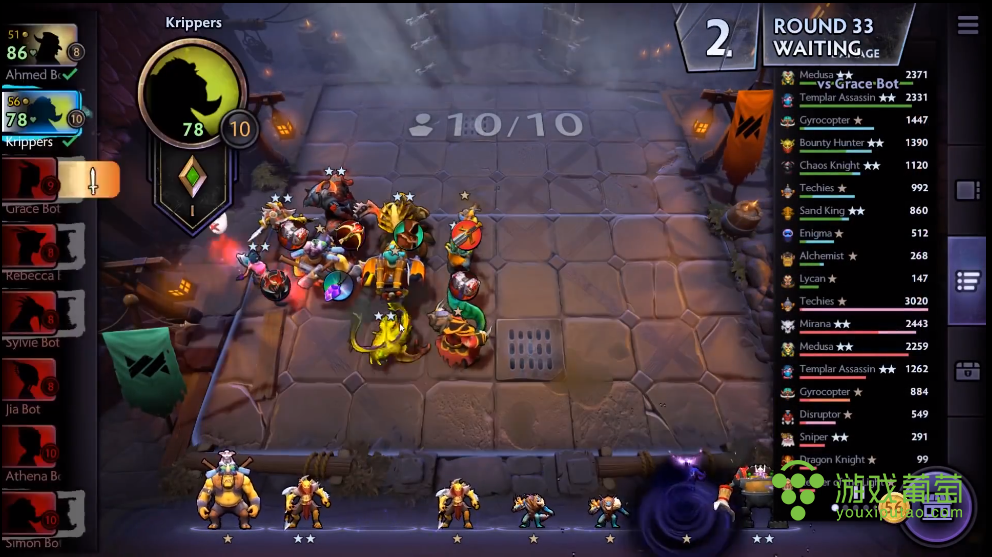Select Krippers in the player list
992x557 pixels.
[x=42, y=116]
